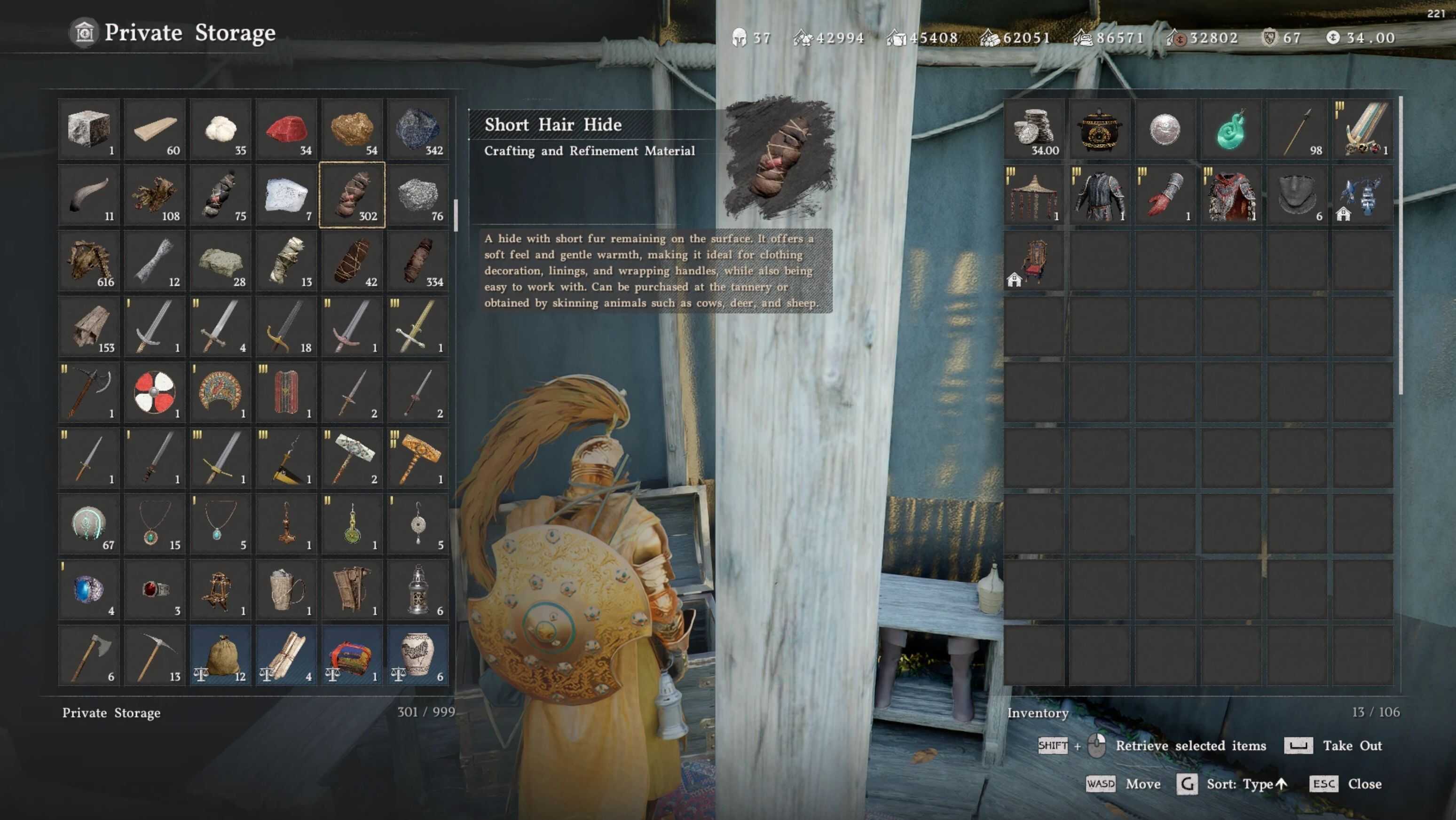Click the black ornate cooking pot in inventory
This screenshot has width=1456, height=820.
pos(1099,129)
